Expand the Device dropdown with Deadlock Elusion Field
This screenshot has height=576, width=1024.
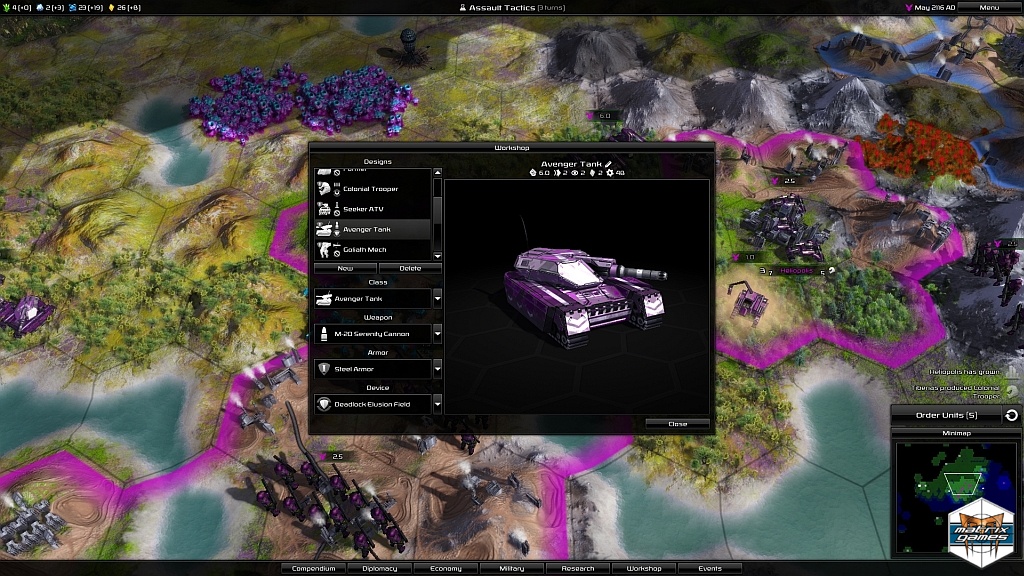[x=437, y=404]
